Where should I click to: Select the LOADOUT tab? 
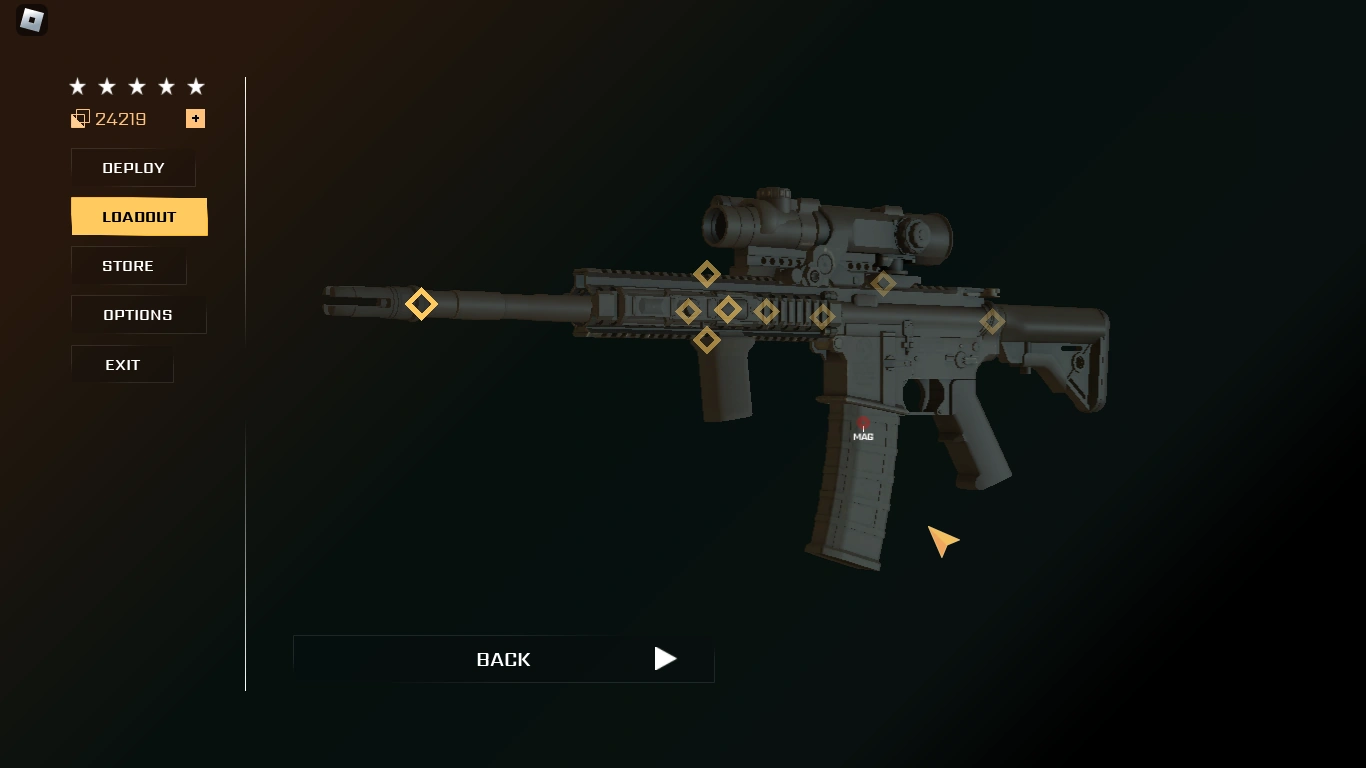[x=138, y=216]
